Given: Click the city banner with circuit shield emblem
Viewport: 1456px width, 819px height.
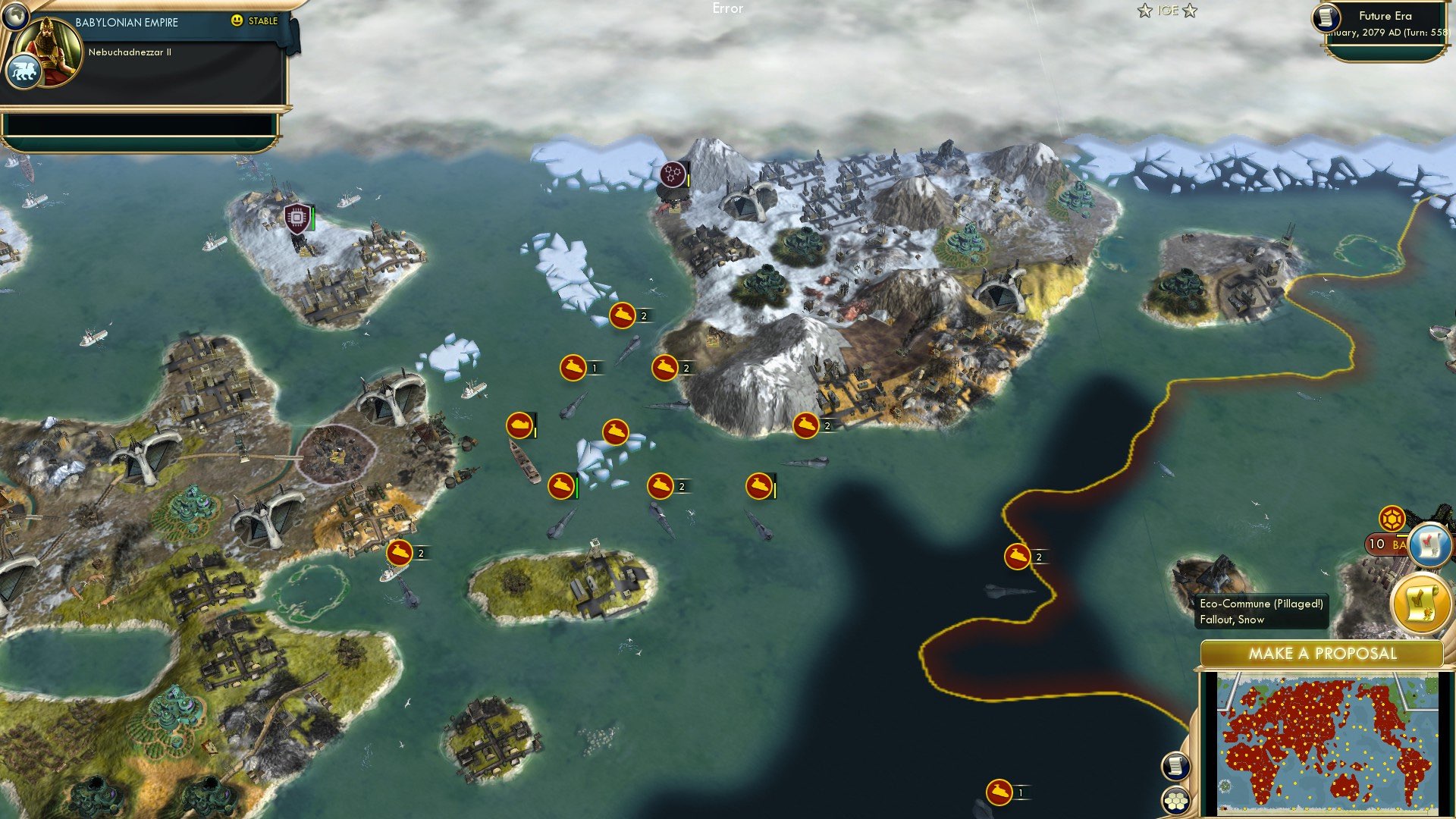Looking at the screenshot, I should 297,218.
